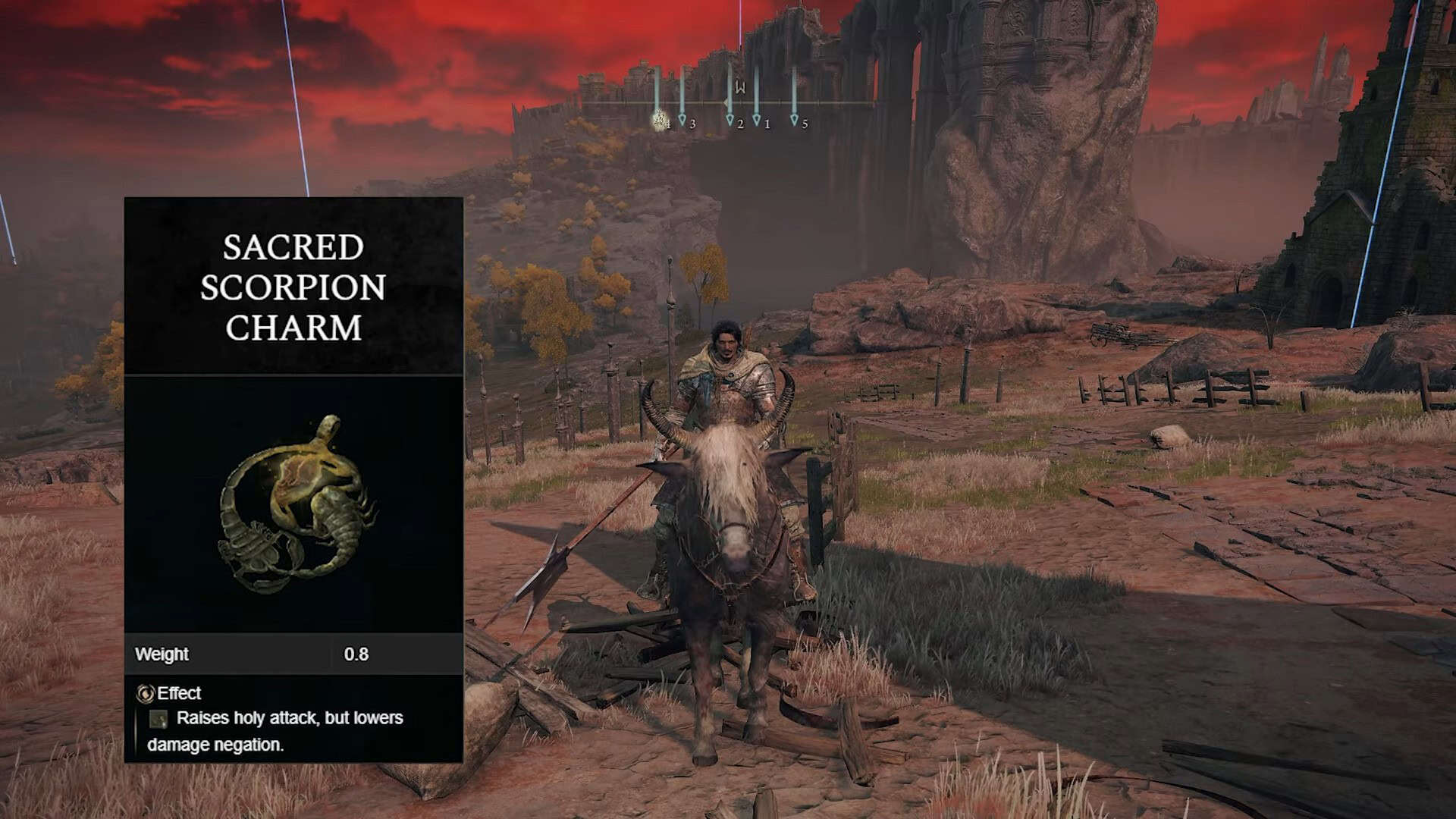The width and height of the screenshot is (1456, 819).
Task: Select compass beacon marker number 3
Action: tap(682, 120)
